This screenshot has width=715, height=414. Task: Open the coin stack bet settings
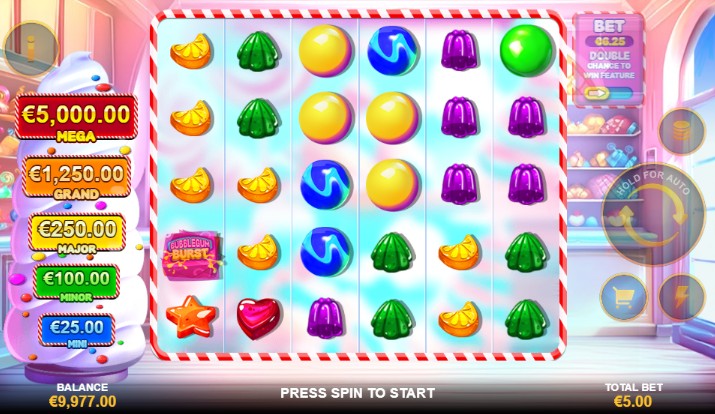point(681,131)
